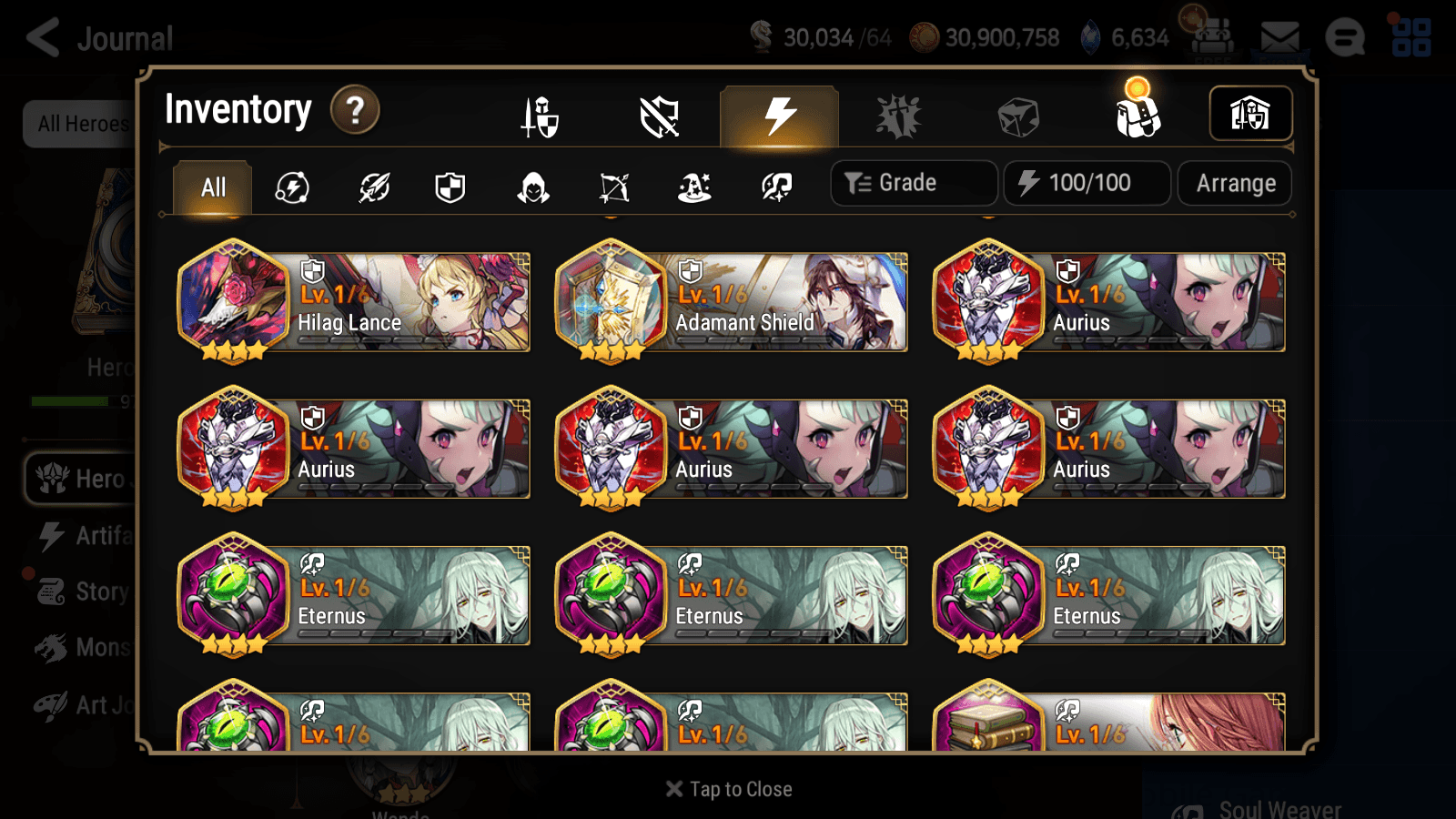This screenshot has width=1456, height=819.
Task: Open the storage building icon at top right
Action: point(1249,113)
